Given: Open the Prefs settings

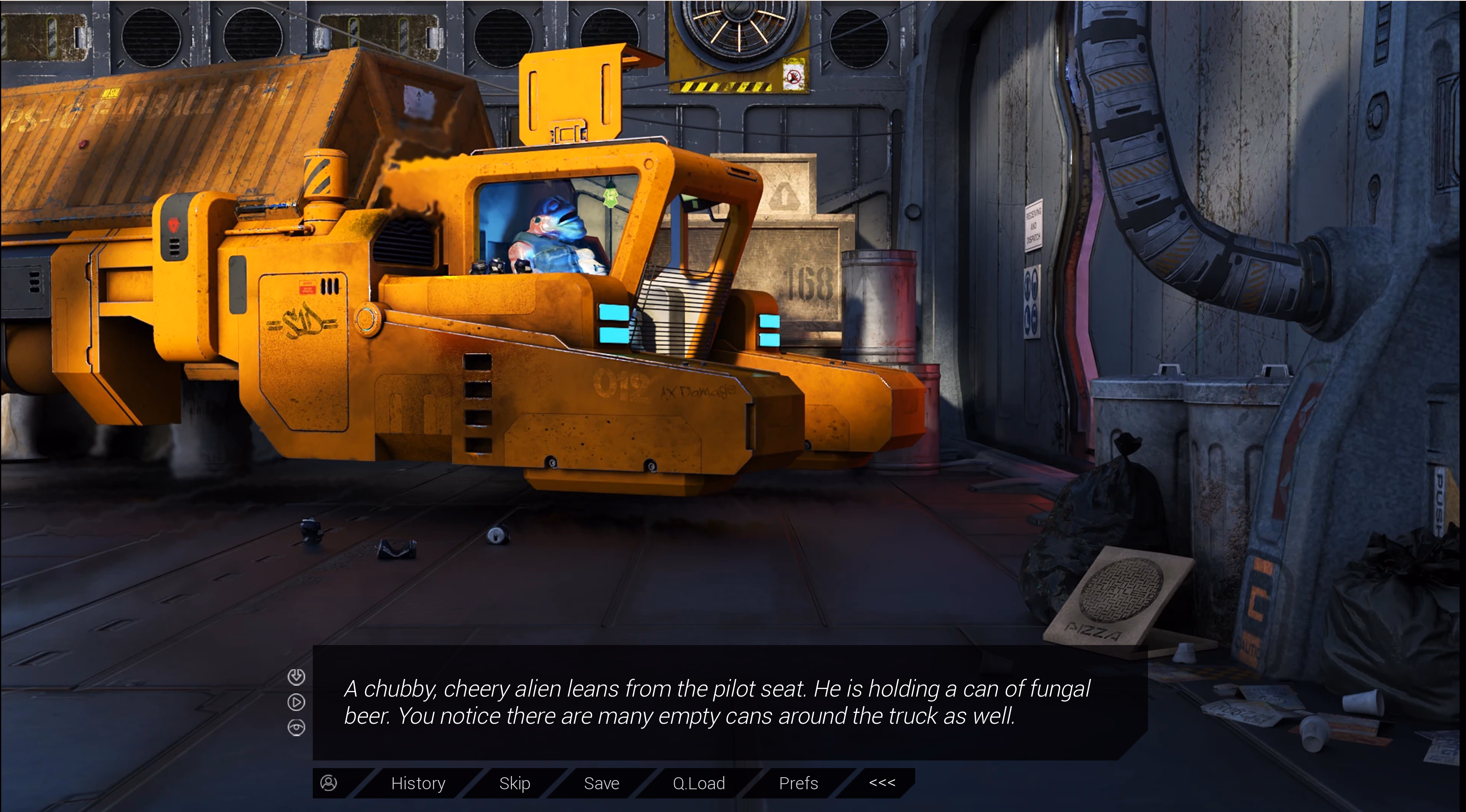Looking at the screenshot, I should [798, 784].
